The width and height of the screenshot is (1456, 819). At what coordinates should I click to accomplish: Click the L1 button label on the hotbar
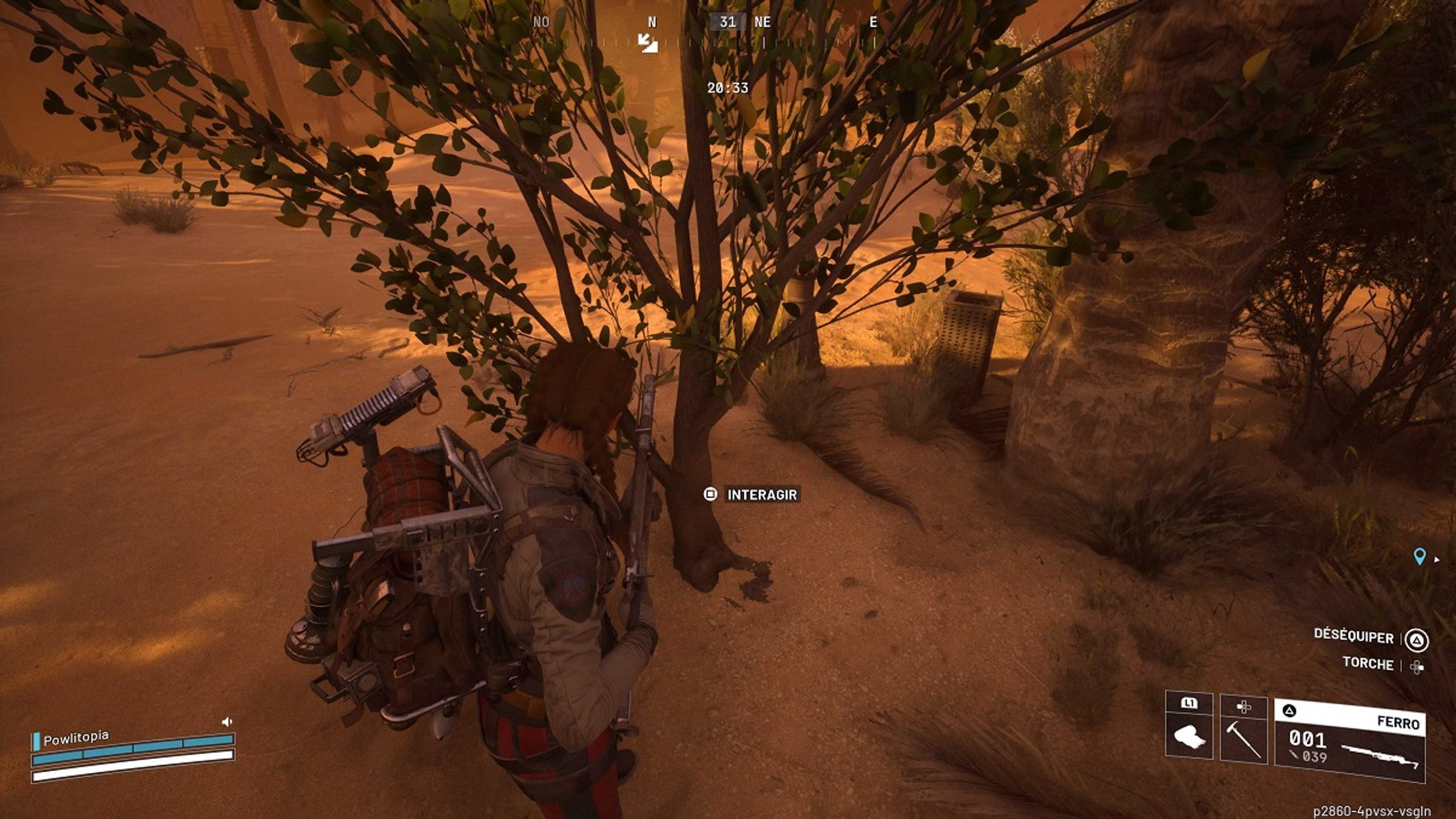pyautogui.click(x=1189, y=702)
